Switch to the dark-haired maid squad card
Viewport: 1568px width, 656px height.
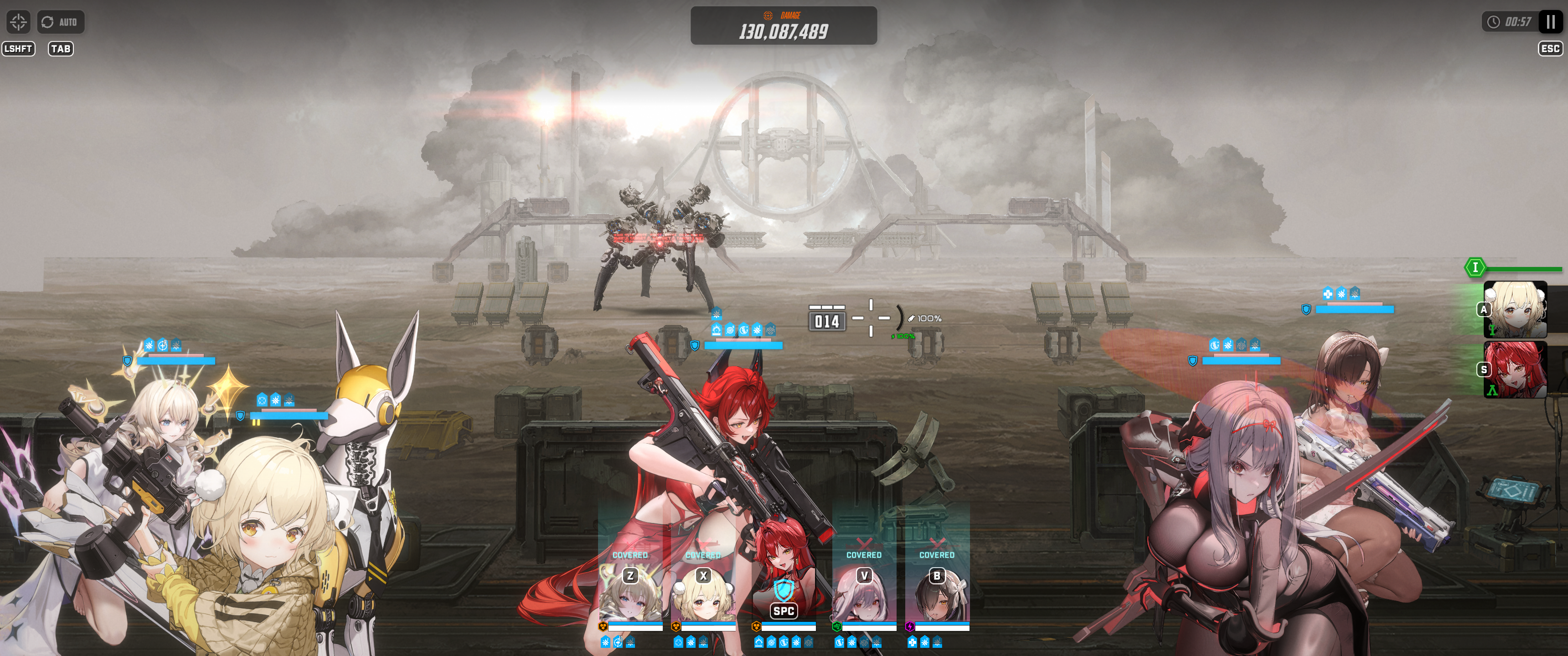click(937, 593)
